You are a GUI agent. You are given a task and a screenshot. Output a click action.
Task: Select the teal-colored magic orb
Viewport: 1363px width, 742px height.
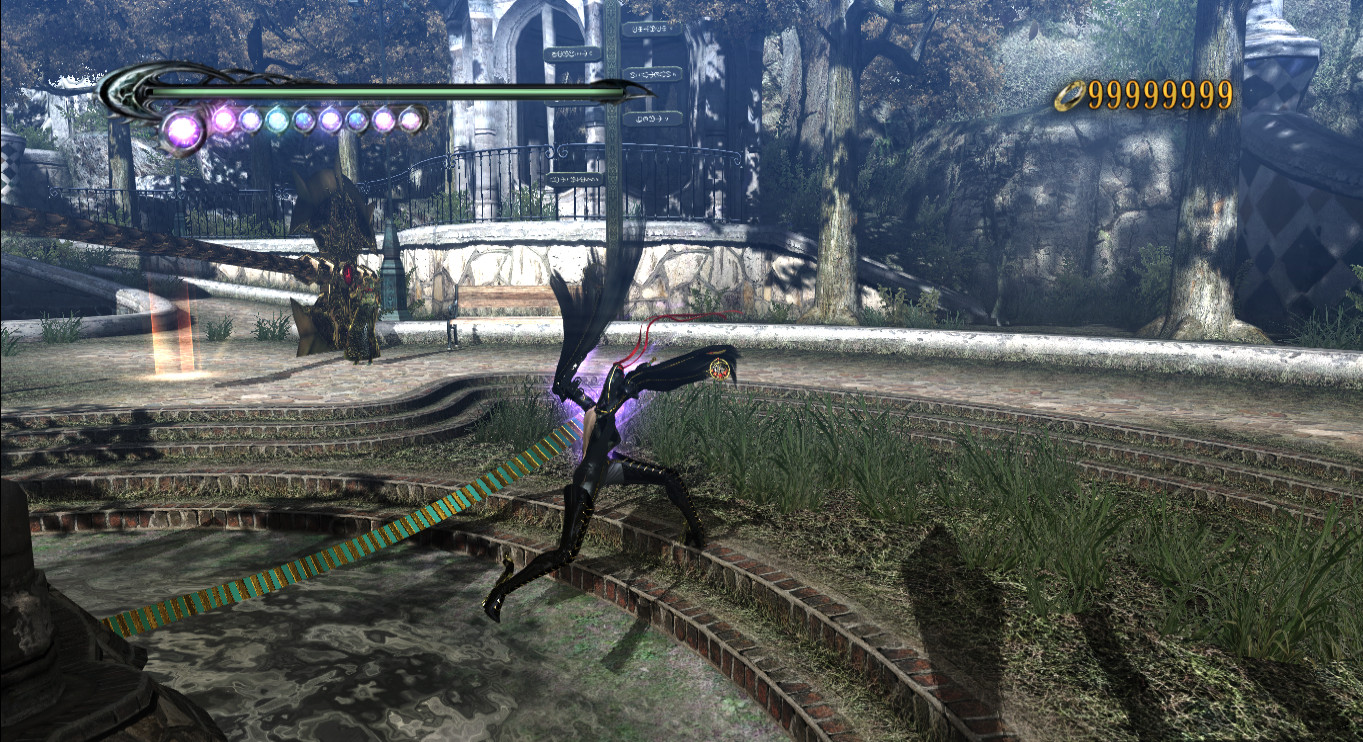point(277,122)
